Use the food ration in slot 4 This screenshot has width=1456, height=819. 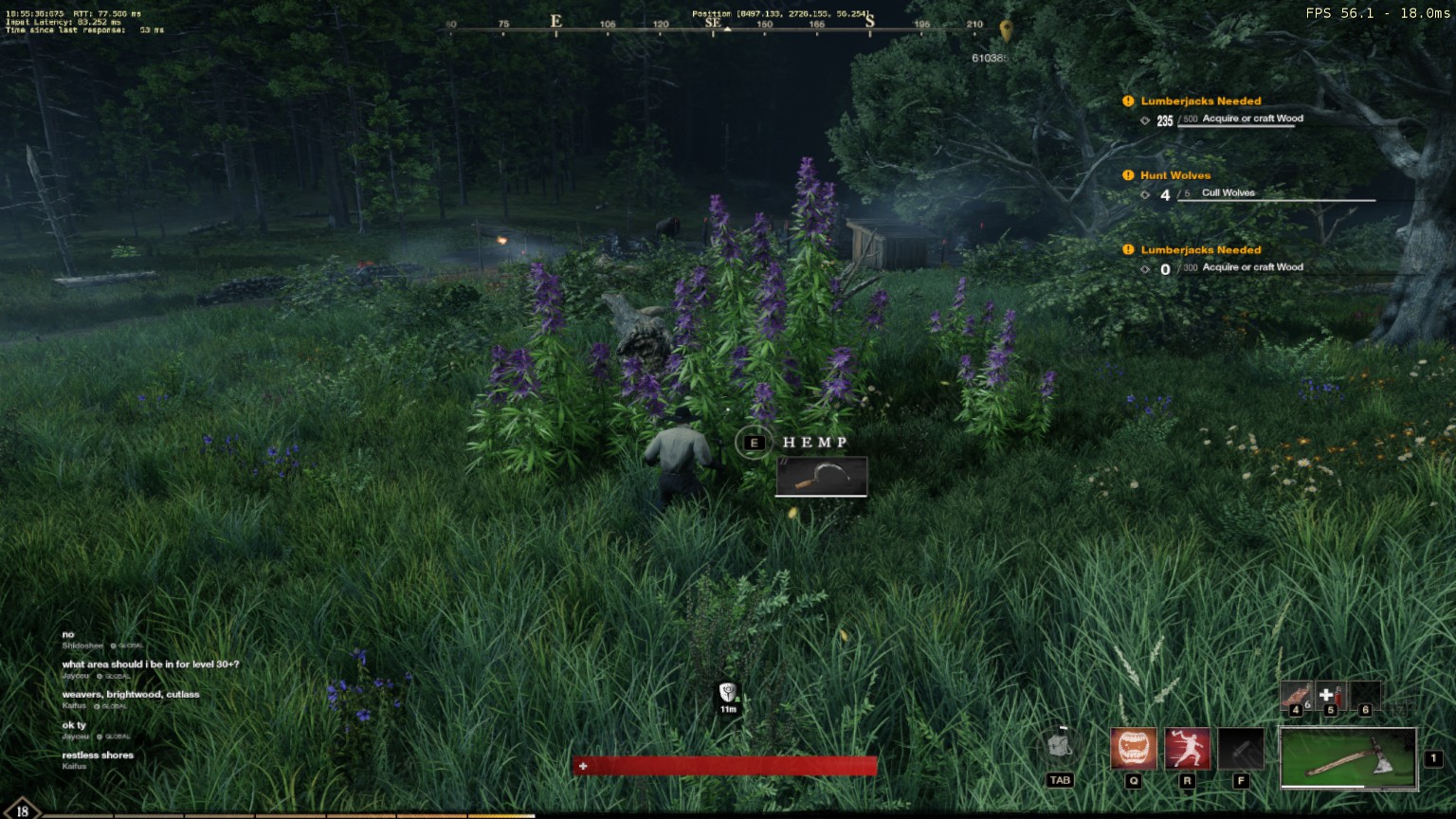coord(1296,697)
